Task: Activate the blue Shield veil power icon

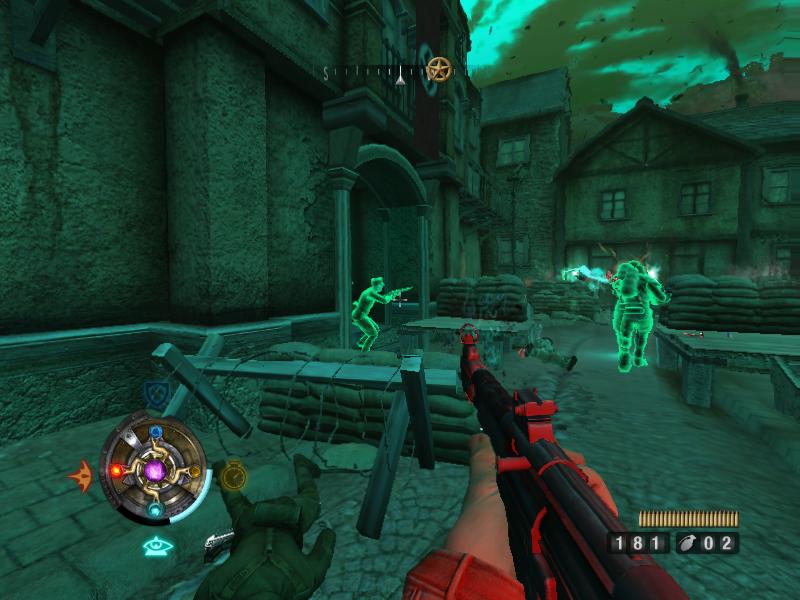Action: click(x=154, y=390)
